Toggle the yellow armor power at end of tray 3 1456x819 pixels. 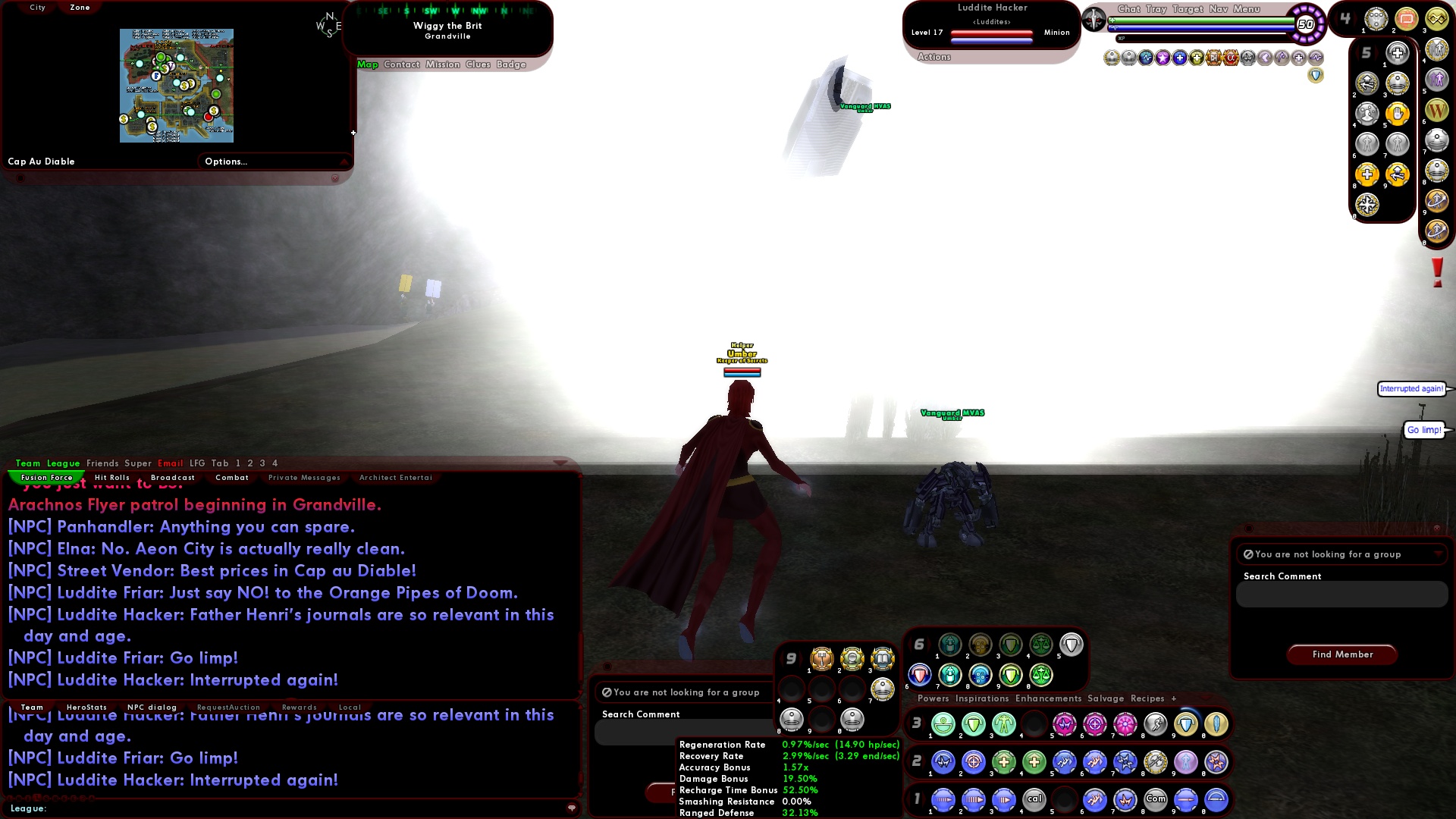point(1215,725)
